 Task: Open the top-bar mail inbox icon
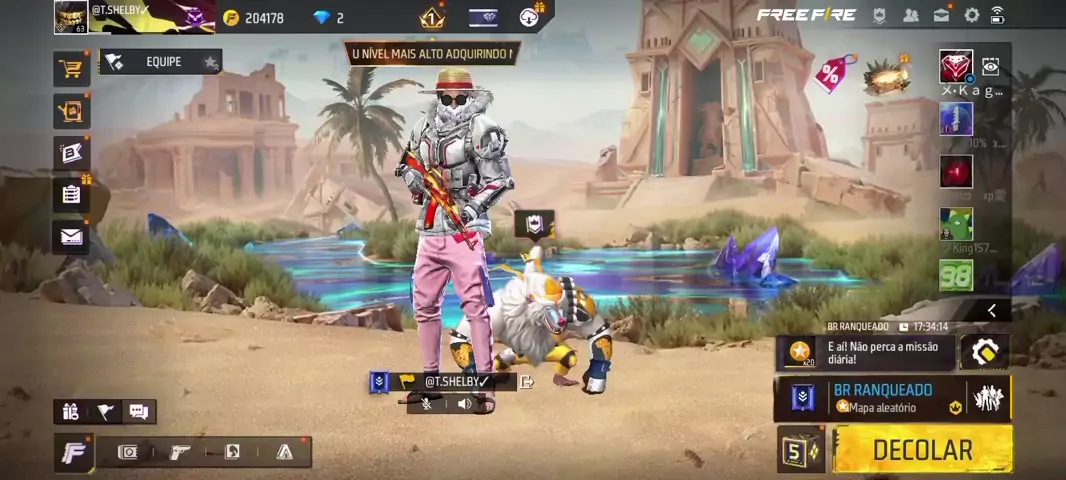pyautogui.click(x=941, y=15)
